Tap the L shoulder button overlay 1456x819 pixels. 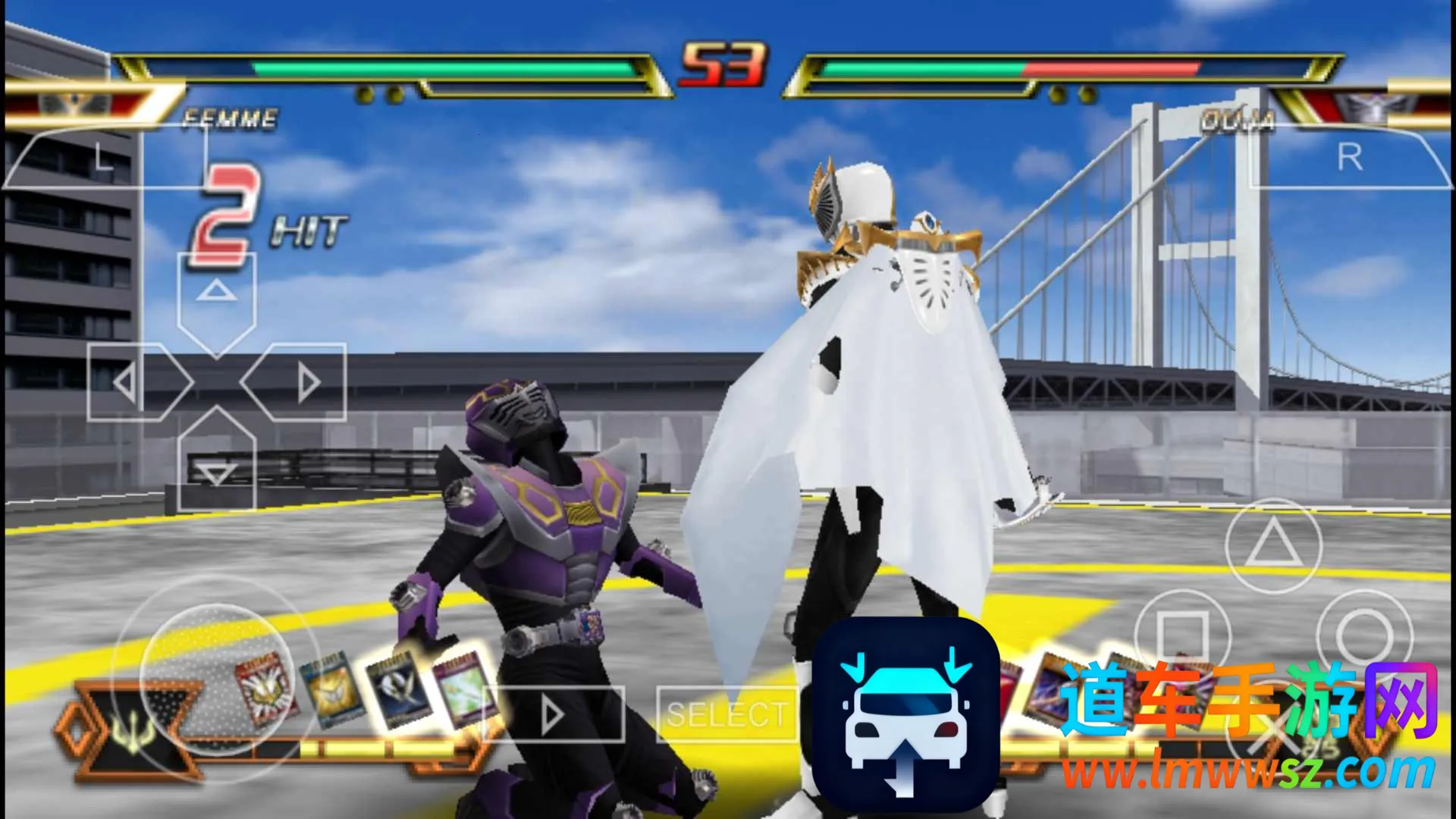pos(102,158)
